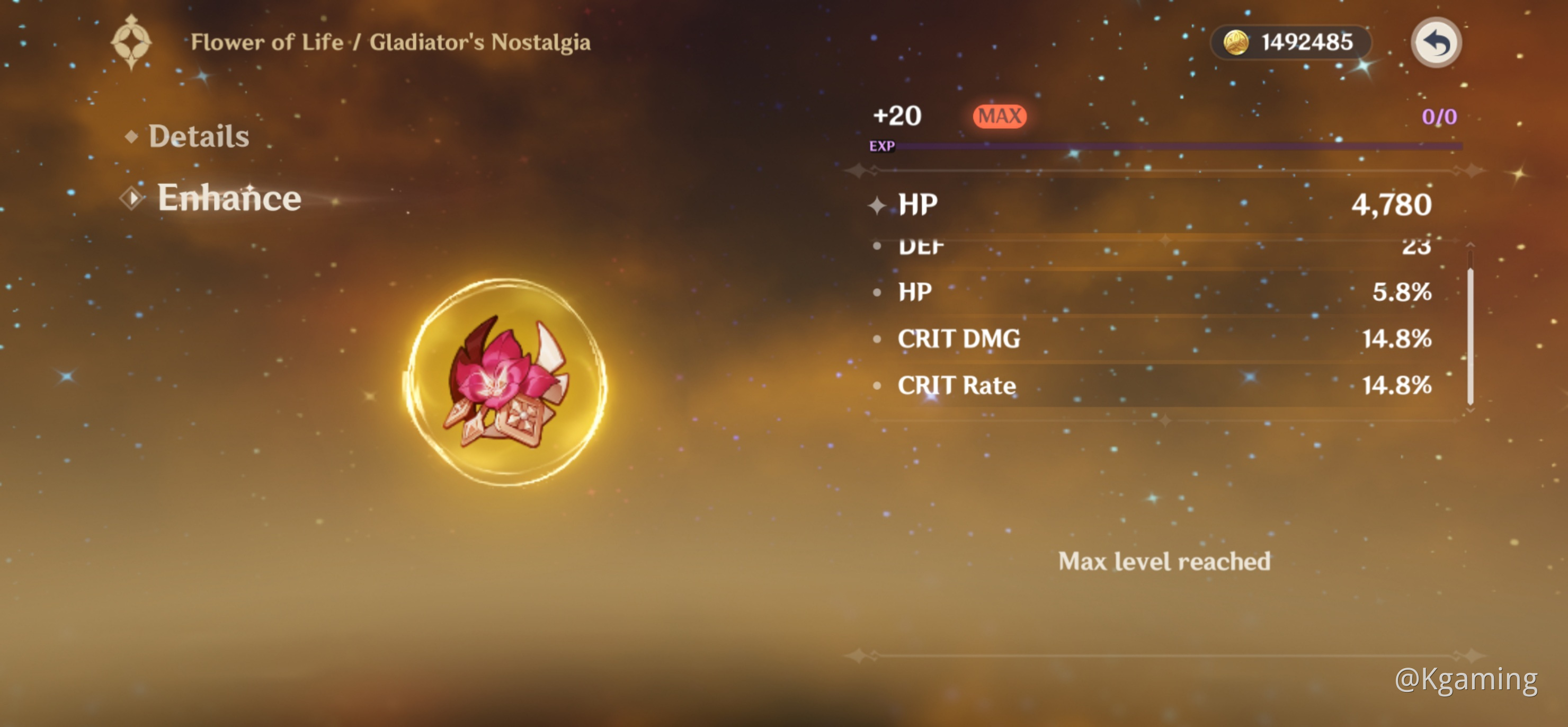Tap the bullet icon beside CRIT Rate
1568x727 pixels.
point(877,385)
